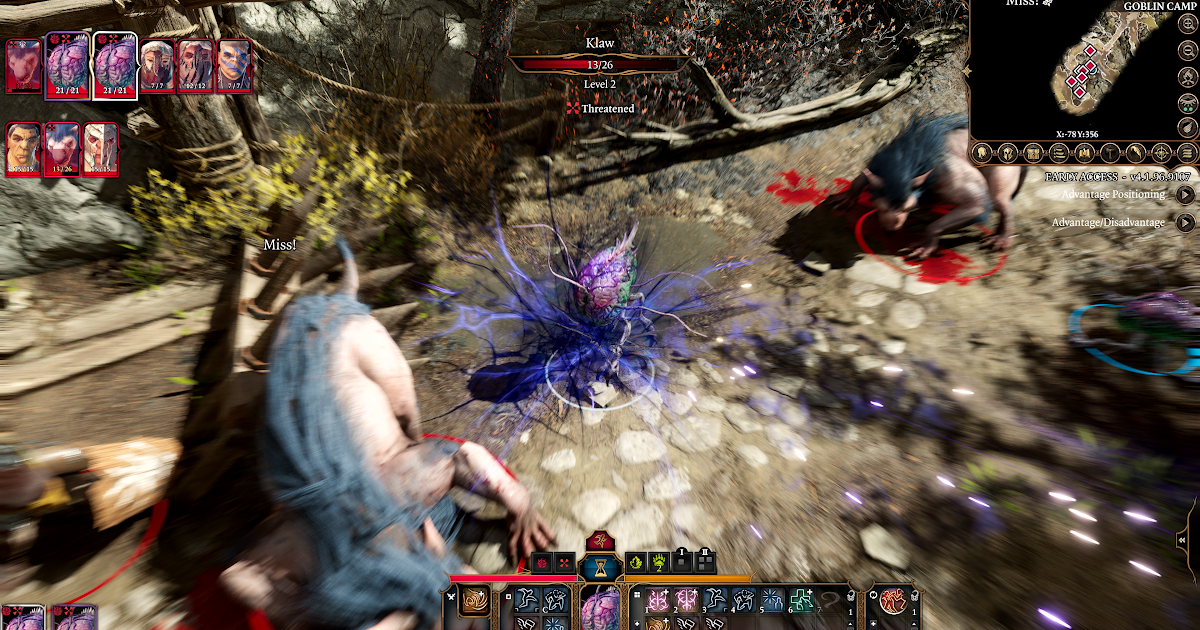Viewport: 1200px width, 630px height.
Task: Open the spellbook from the menu bar
Action: pyautogui.click(x=1083, y=153)
